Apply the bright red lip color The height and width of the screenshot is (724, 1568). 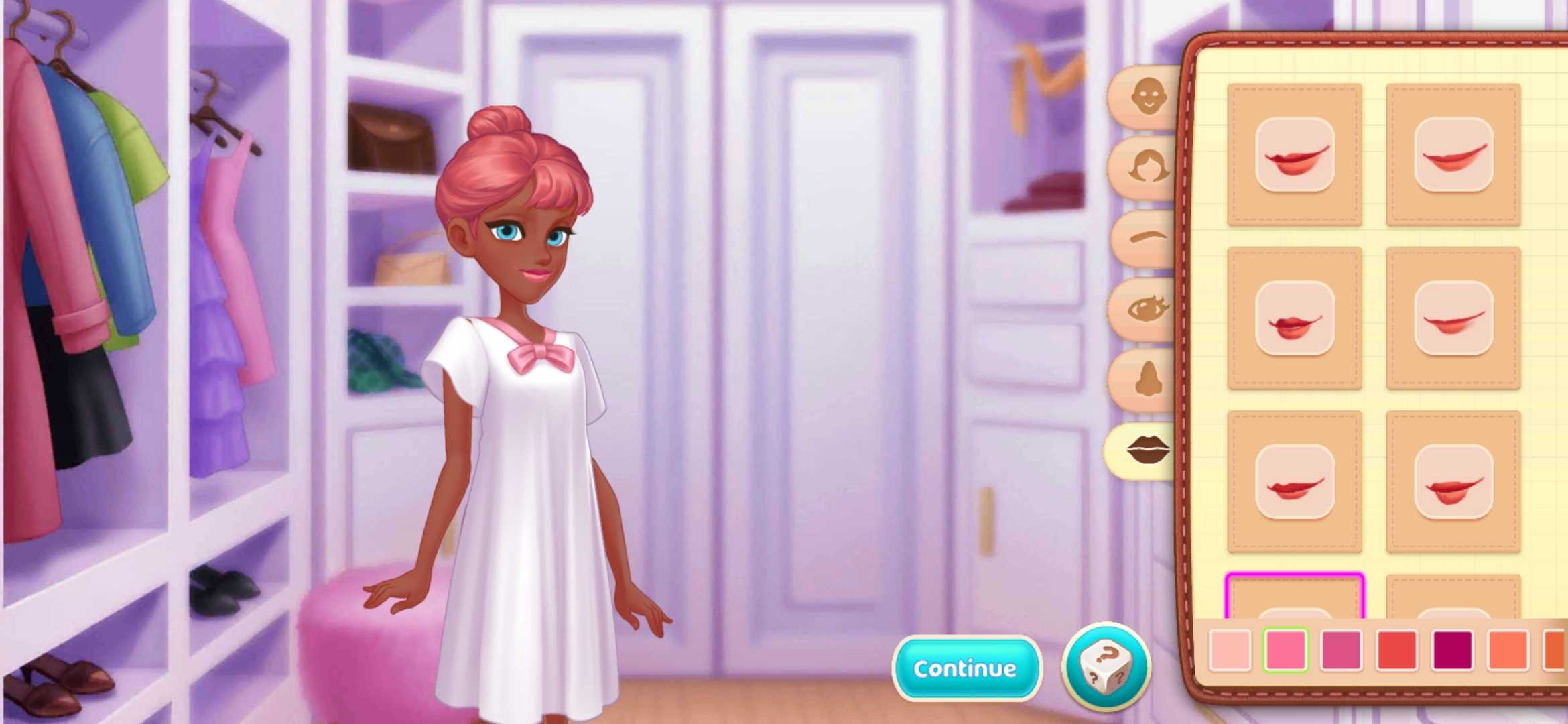click(1396, 650)
